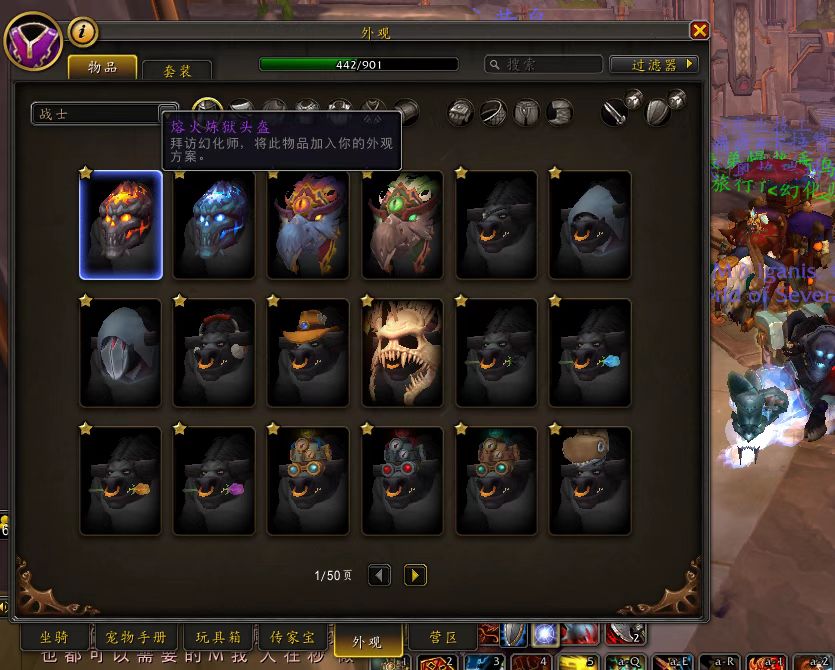Open the 传家宝 heirlooms tab
Screen dimensions: 835x670
[x=293, y=638]
